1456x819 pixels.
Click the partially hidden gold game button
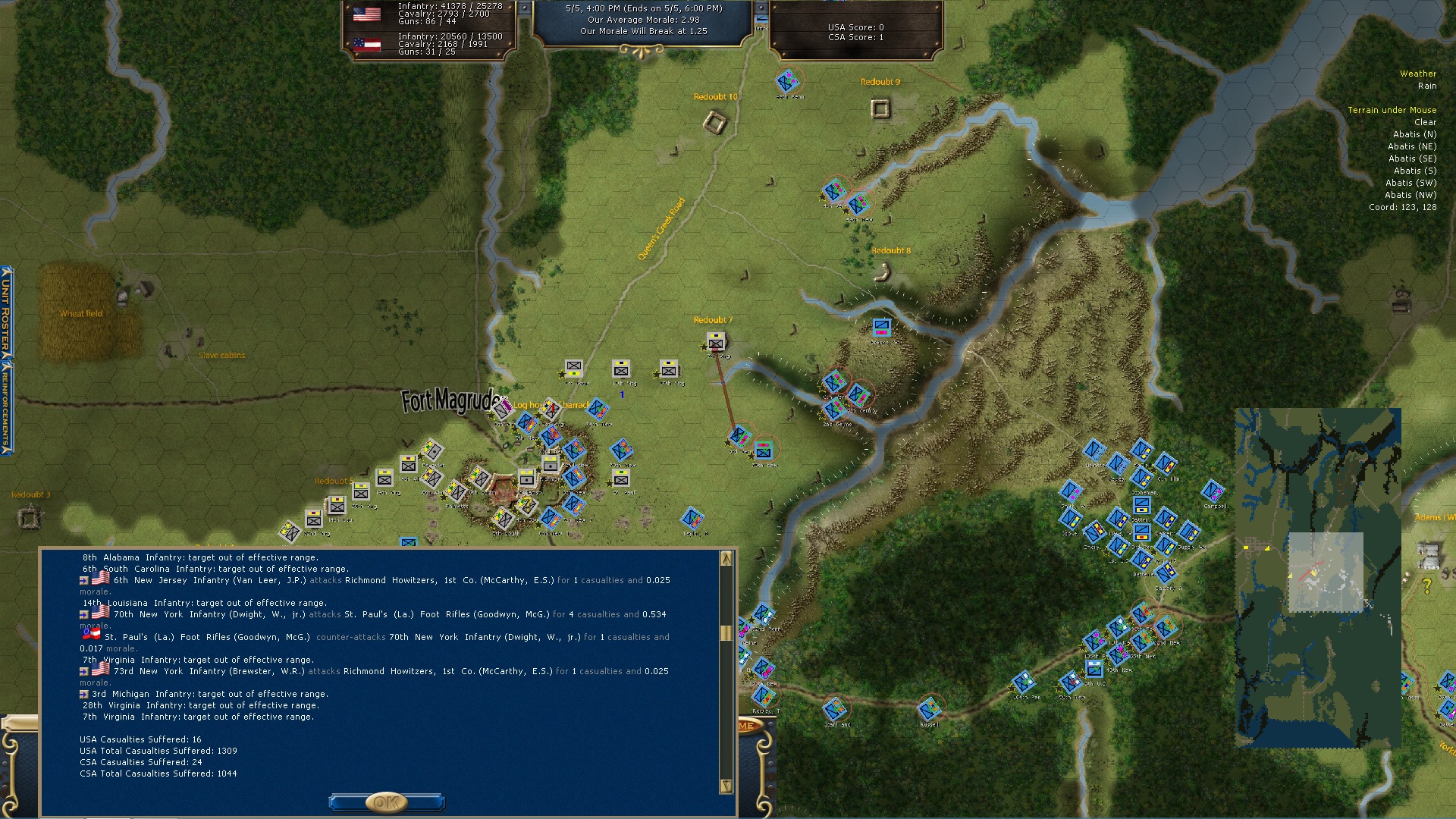[x=747, y=726]
